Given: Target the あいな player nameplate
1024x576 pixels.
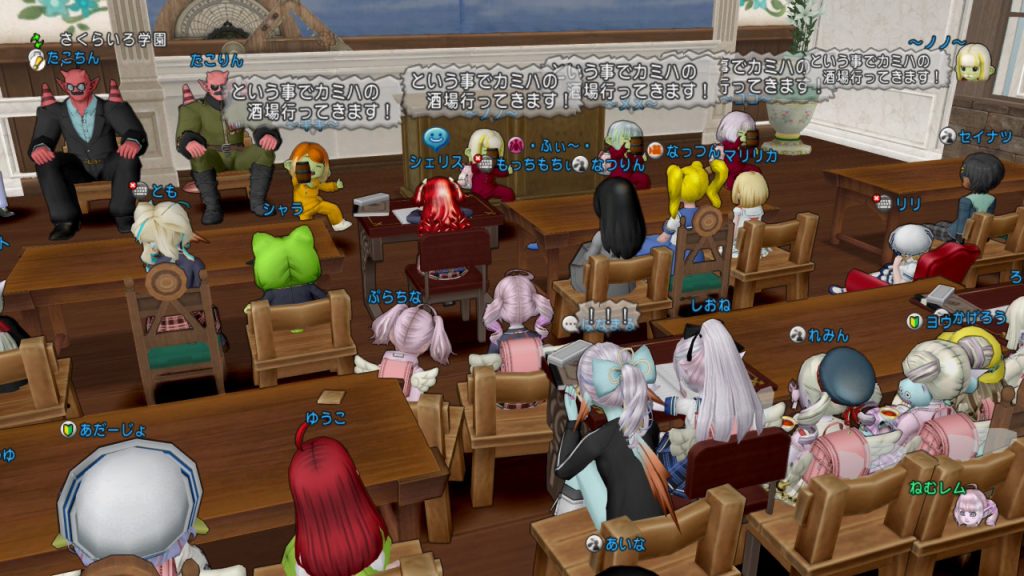Looking at the screenshot, I should coord(628,541).
